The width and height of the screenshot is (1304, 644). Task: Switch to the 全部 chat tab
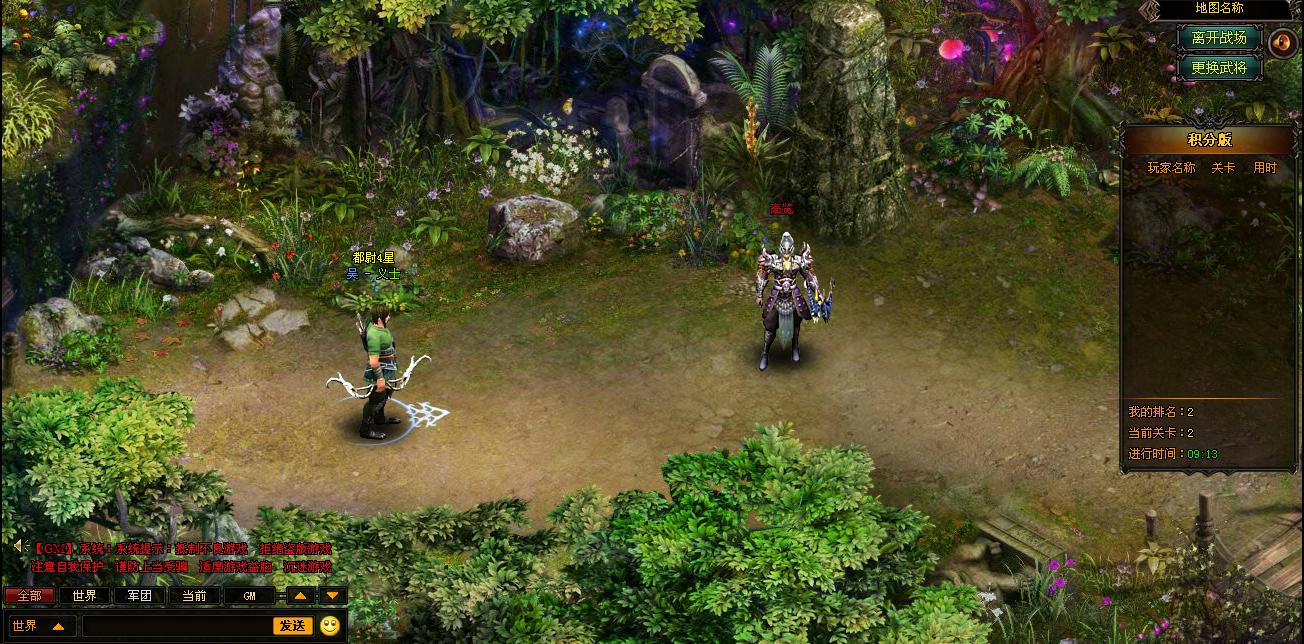(30, 596)
